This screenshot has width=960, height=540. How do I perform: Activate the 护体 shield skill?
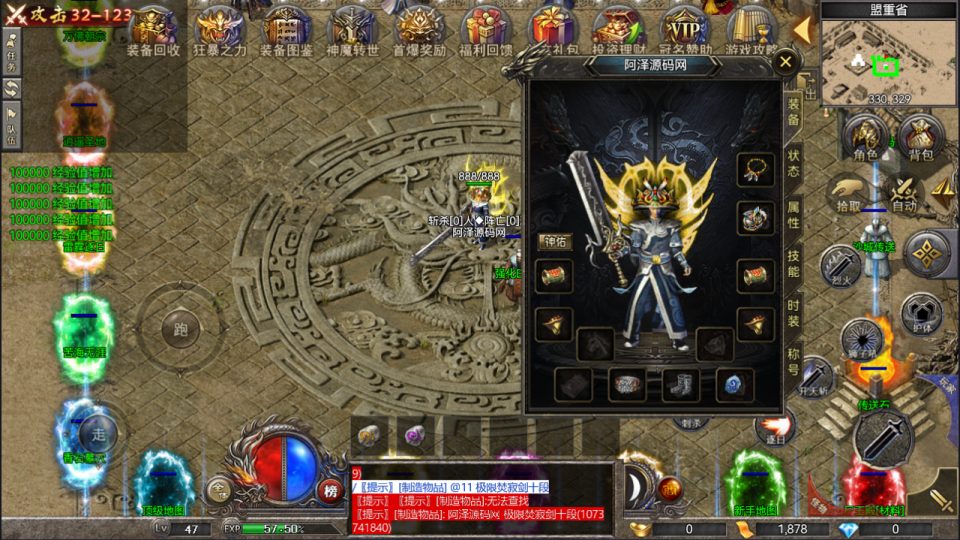click(x=920, y=313)
